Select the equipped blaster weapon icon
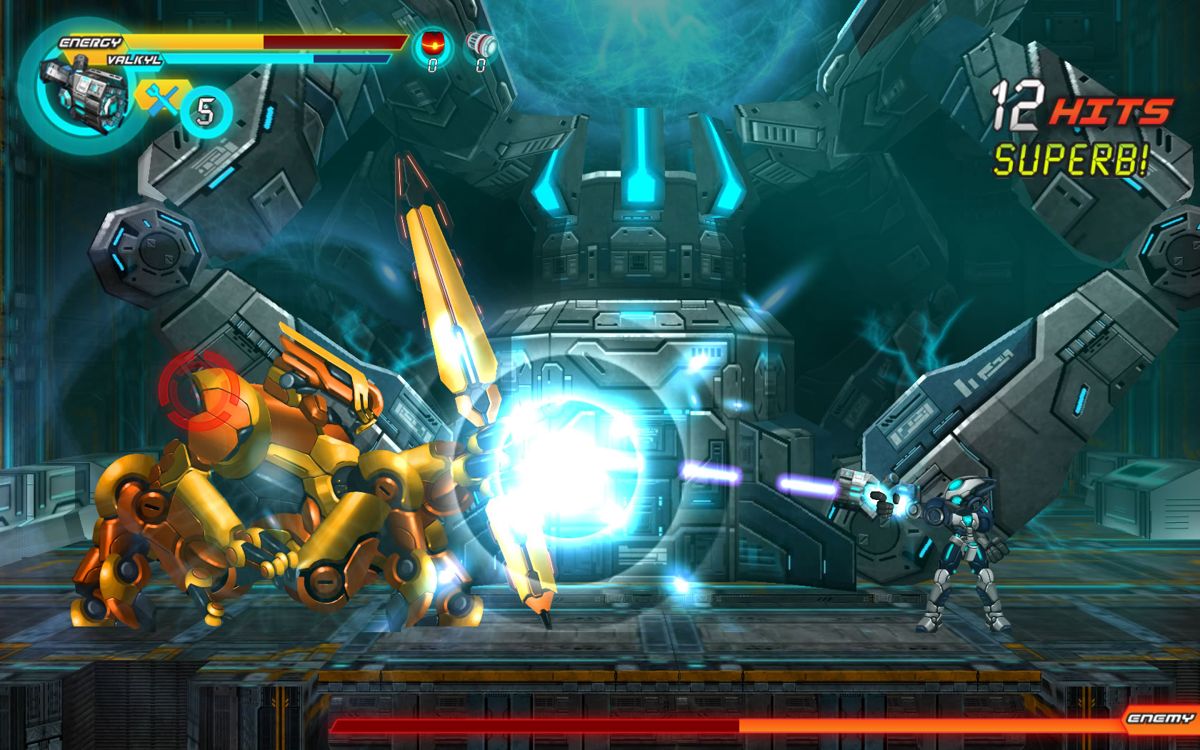This screenshot has width=1200, height=750. [84, 88]
